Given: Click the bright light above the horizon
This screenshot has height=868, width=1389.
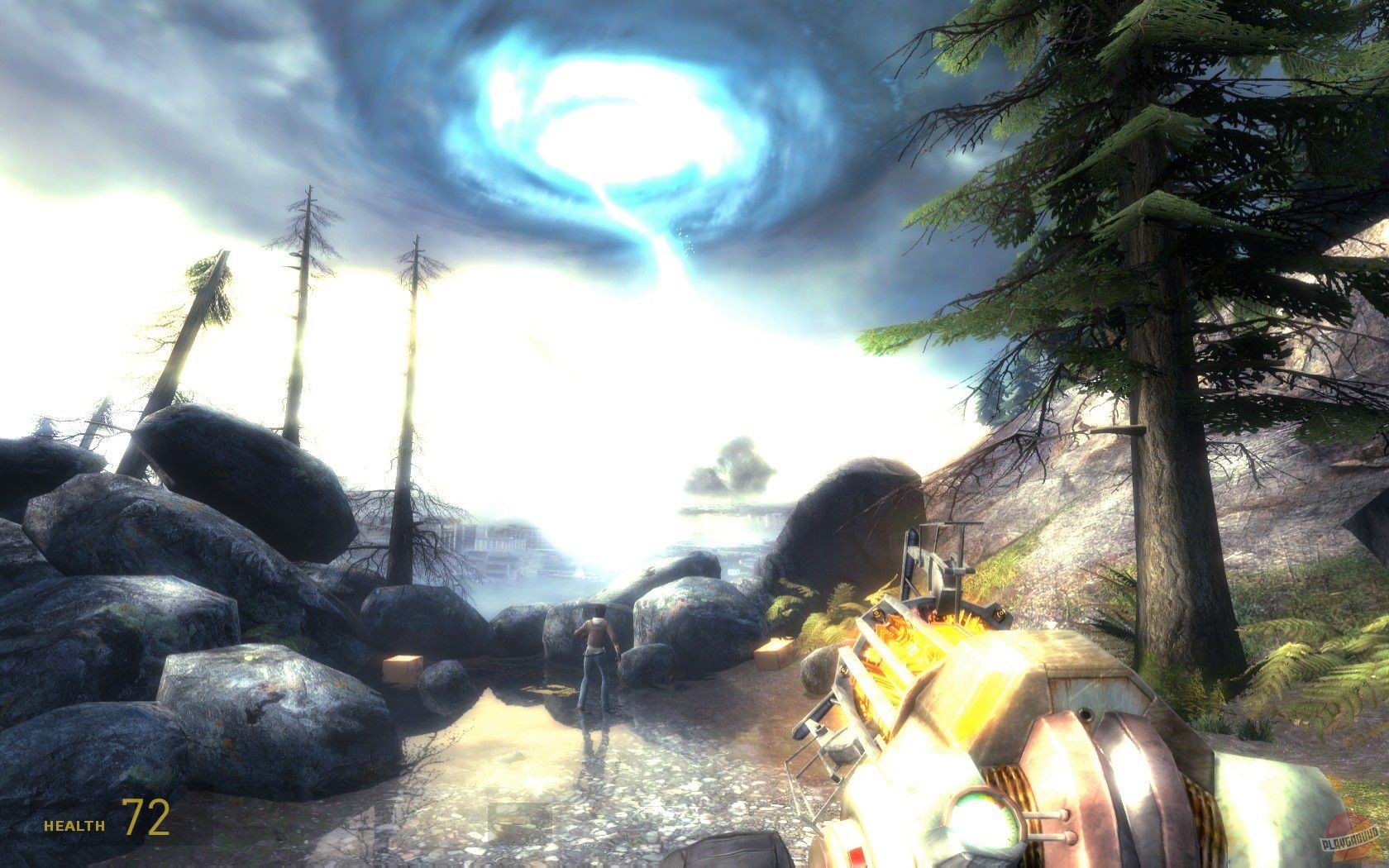Looking at the screenshot, I should [562, 463].
